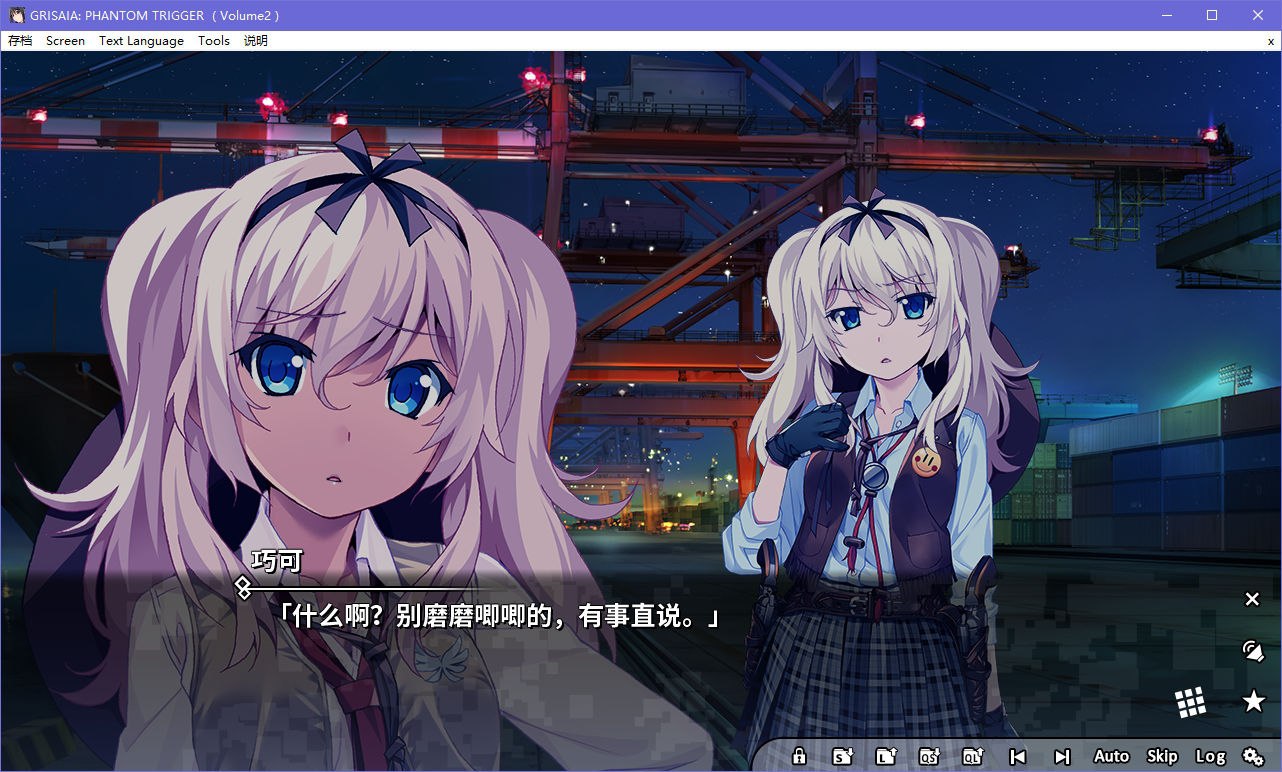Open keyboard grid icon above toolbar

(x=1192, y=701)
